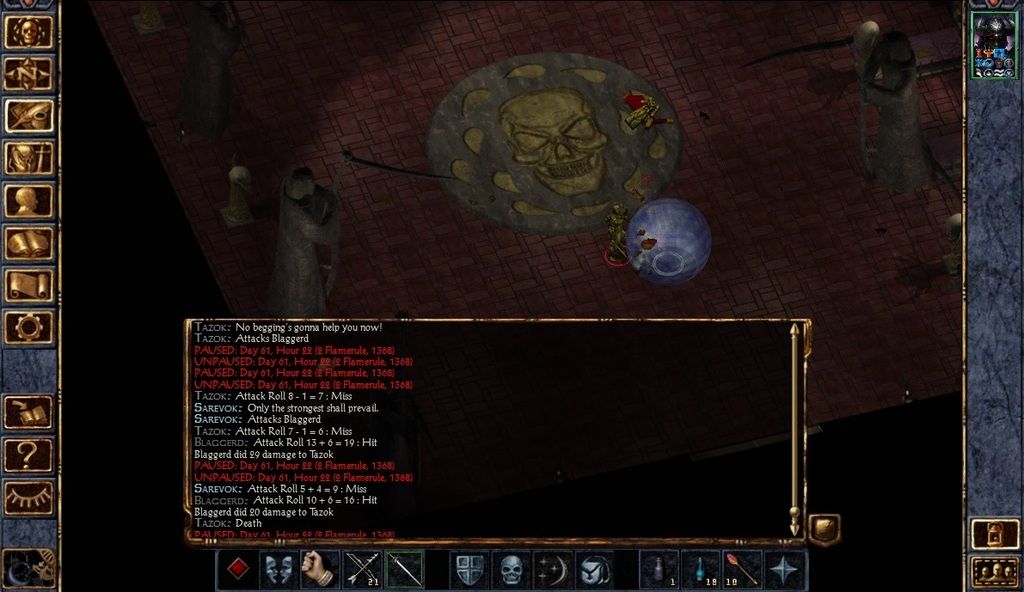Image resolution: width=1024 pixels, height=592 pixels.
Task: Click the four-pointed star ability button
Action: pos(785,570)
